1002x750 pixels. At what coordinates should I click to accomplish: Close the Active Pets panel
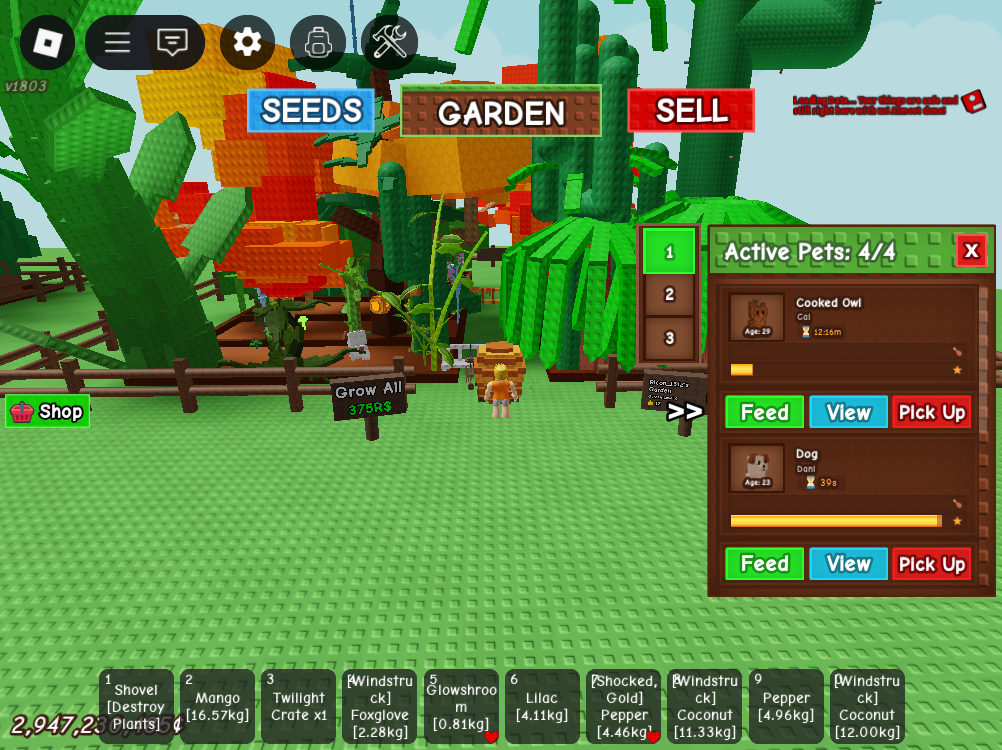click(x=970, y=250)
